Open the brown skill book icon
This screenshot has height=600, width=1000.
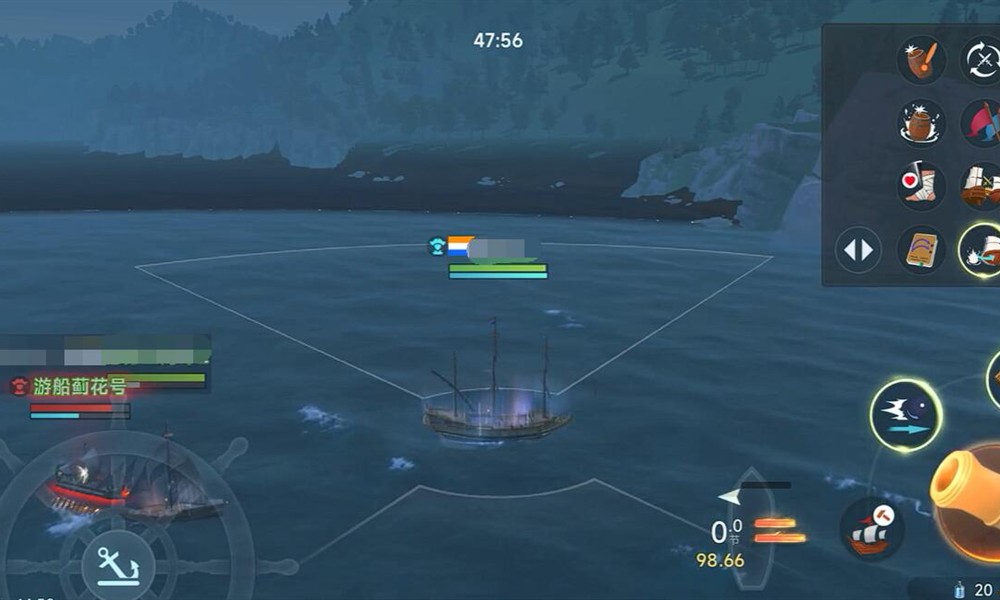921,249
